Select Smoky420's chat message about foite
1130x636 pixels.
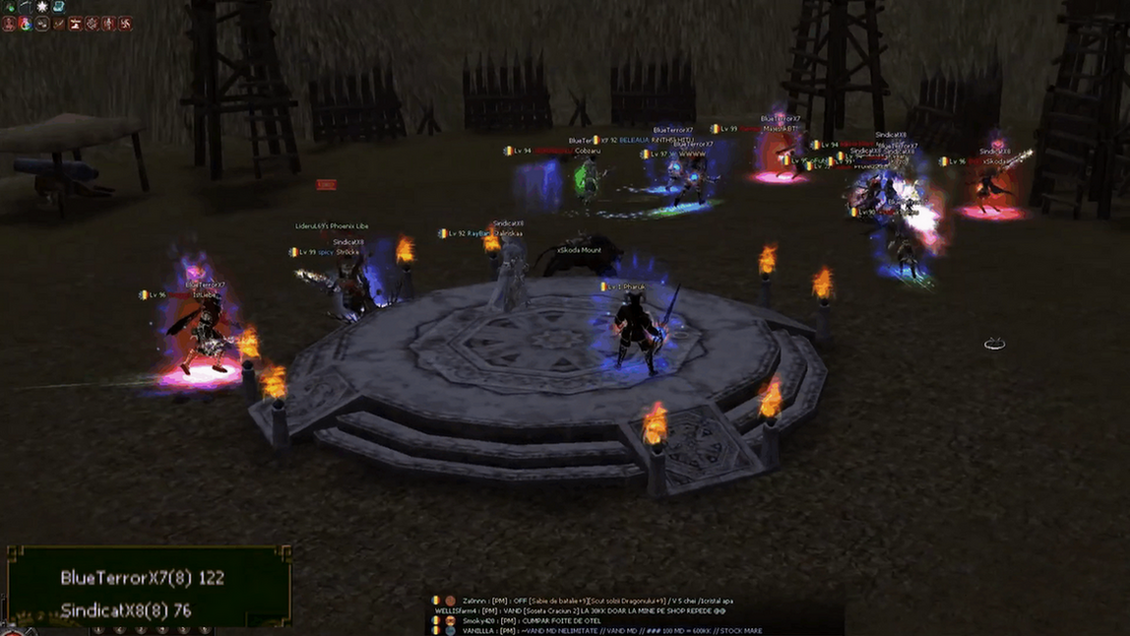click(x=541, y=620)
